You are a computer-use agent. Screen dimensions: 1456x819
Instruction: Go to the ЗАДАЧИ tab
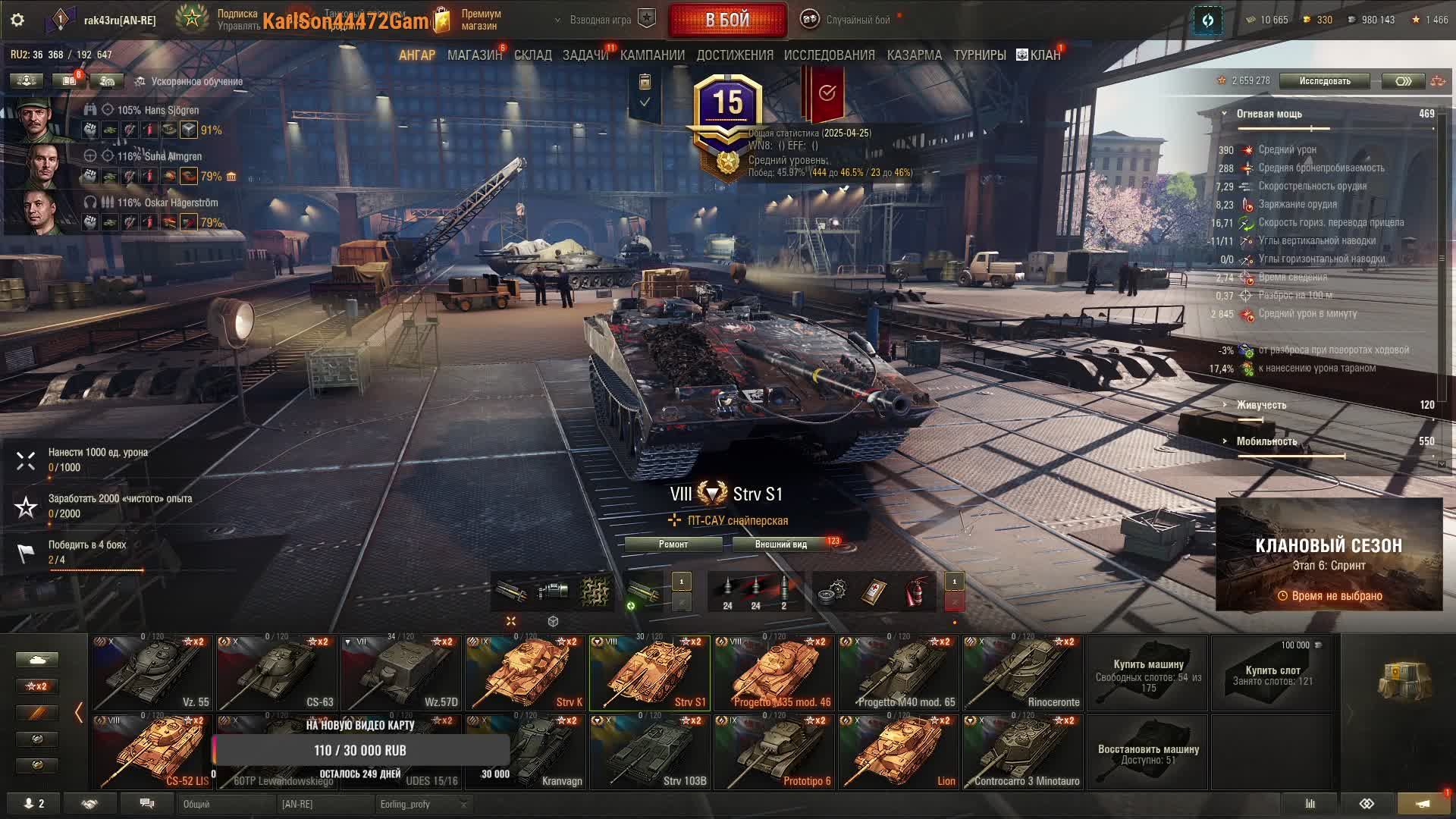click(585, 55)
